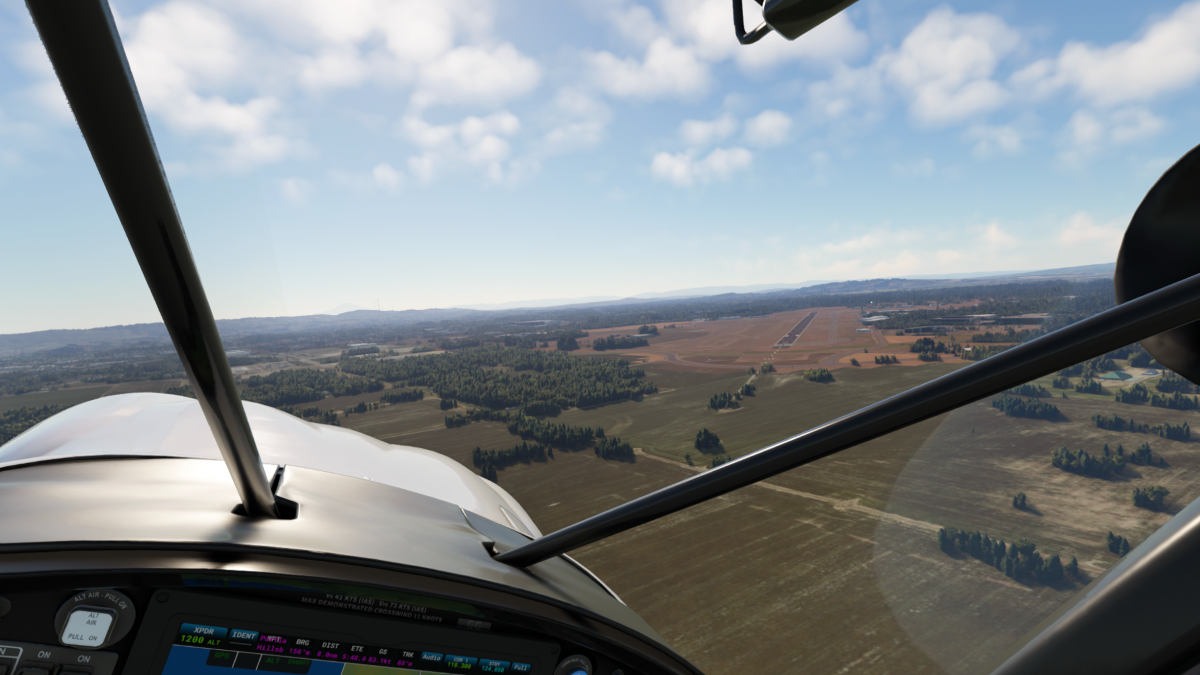
Task: Open the Audio panel button
Action: tap(432, 657)
